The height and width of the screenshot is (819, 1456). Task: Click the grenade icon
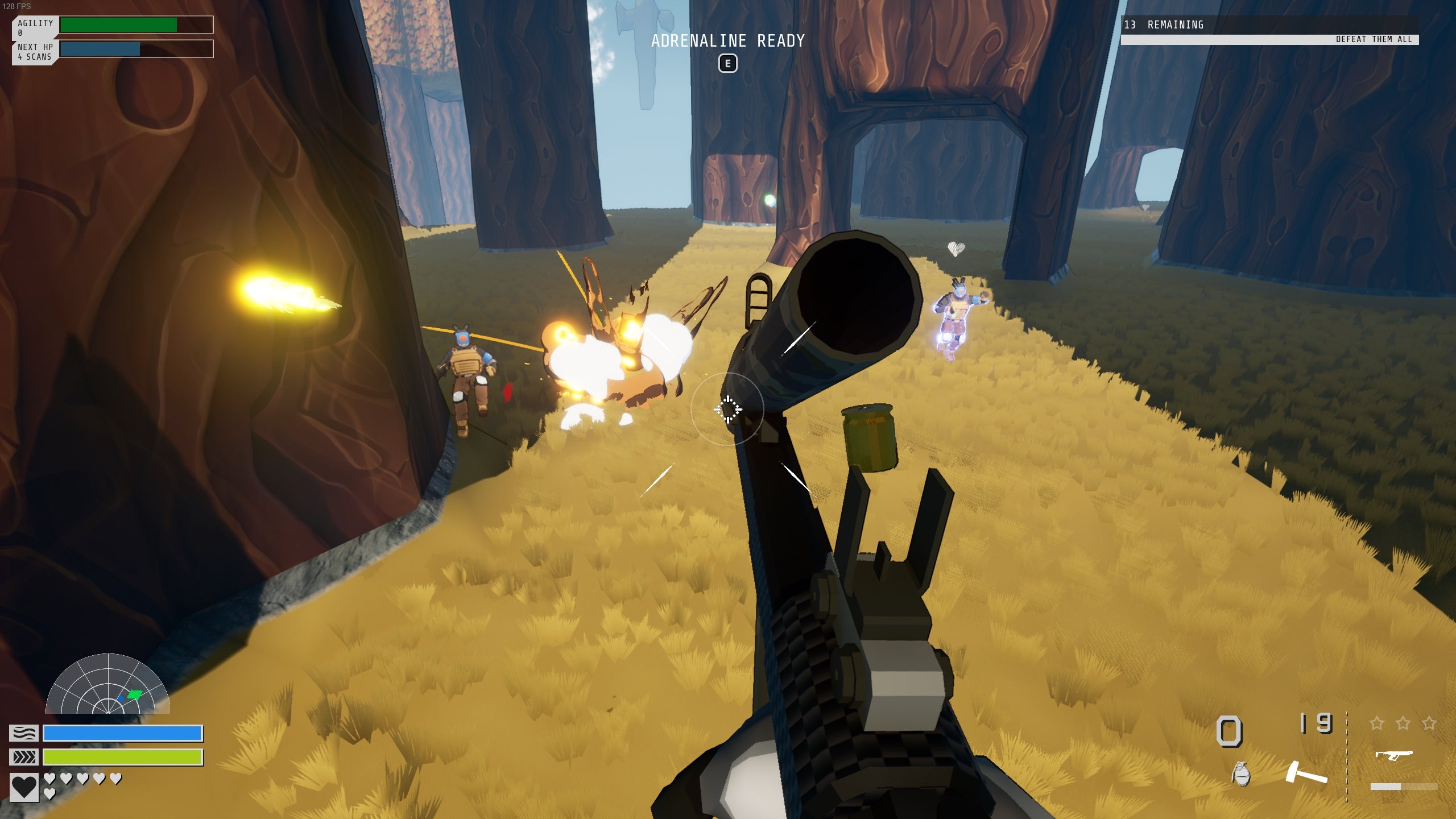click(1241, 775)
